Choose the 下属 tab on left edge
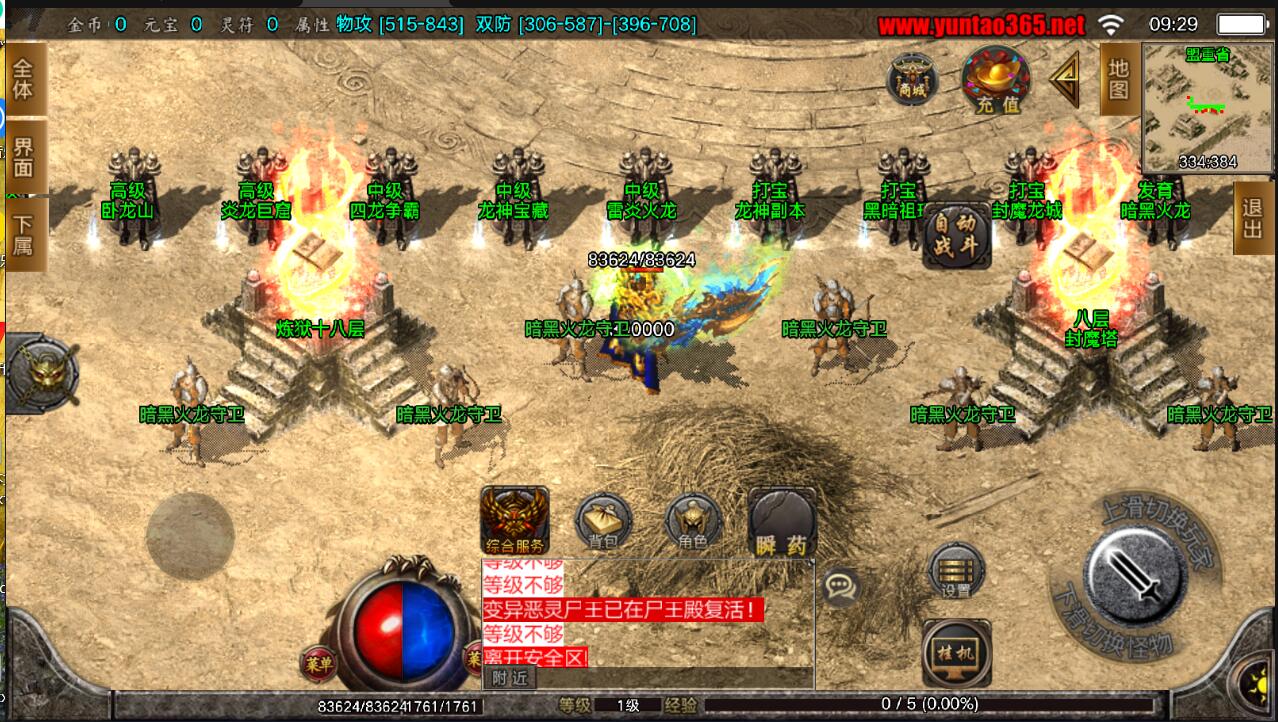Image resolution: width=1278 pixels, height=722 pixels. coord(24,235)
